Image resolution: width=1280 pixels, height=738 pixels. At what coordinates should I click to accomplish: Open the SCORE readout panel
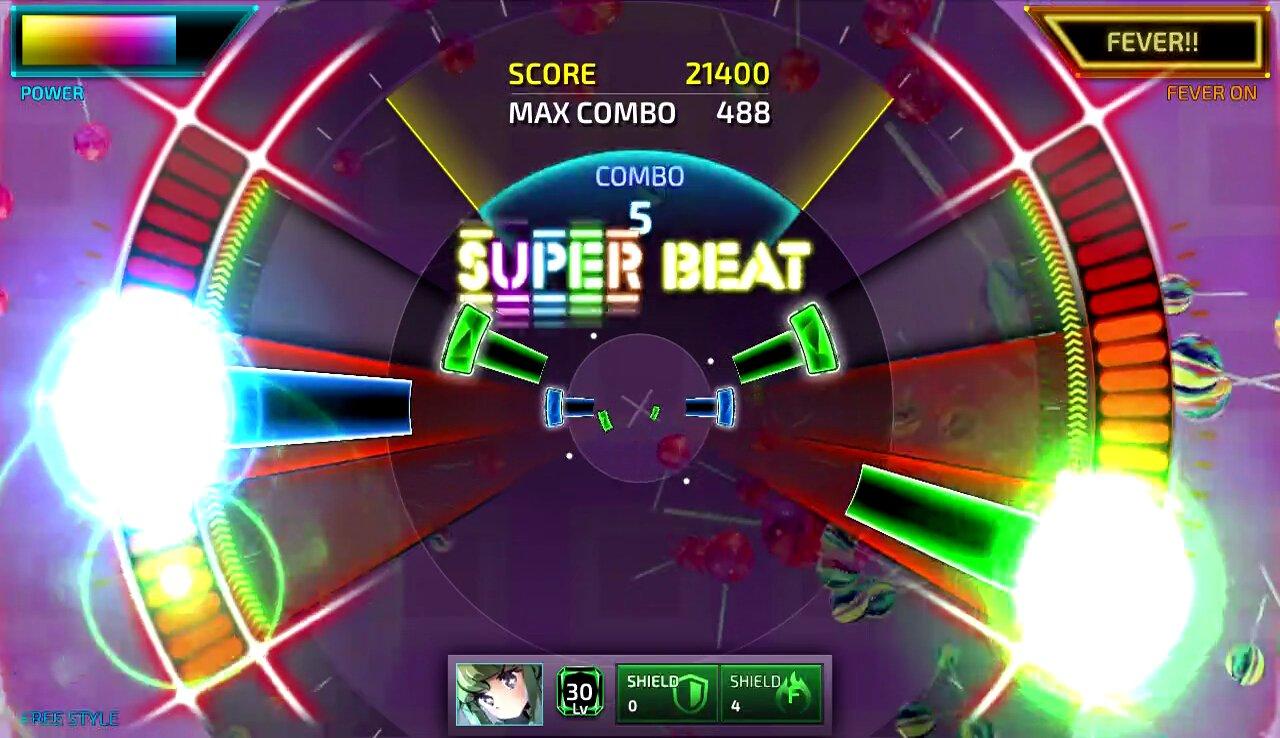pyautogui.click(x=553, y=73)
